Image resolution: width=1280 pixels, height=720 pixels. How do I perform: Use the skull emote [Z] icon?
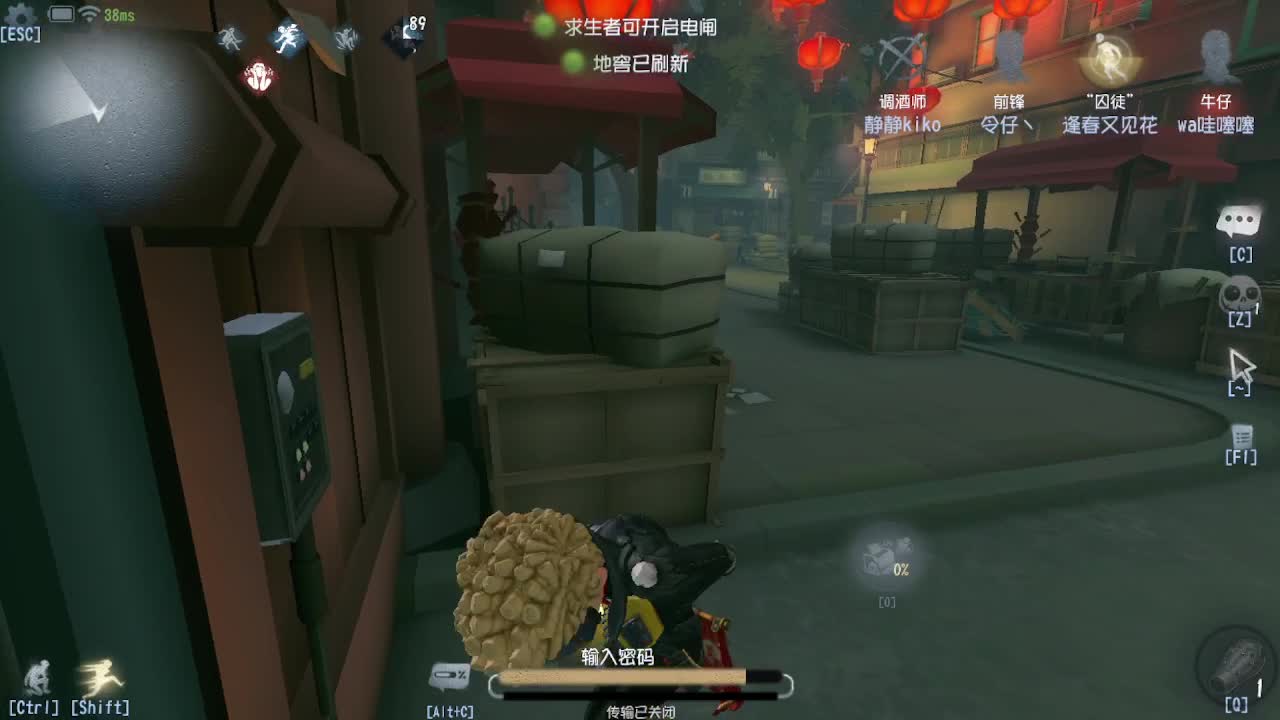[1239, 296]
